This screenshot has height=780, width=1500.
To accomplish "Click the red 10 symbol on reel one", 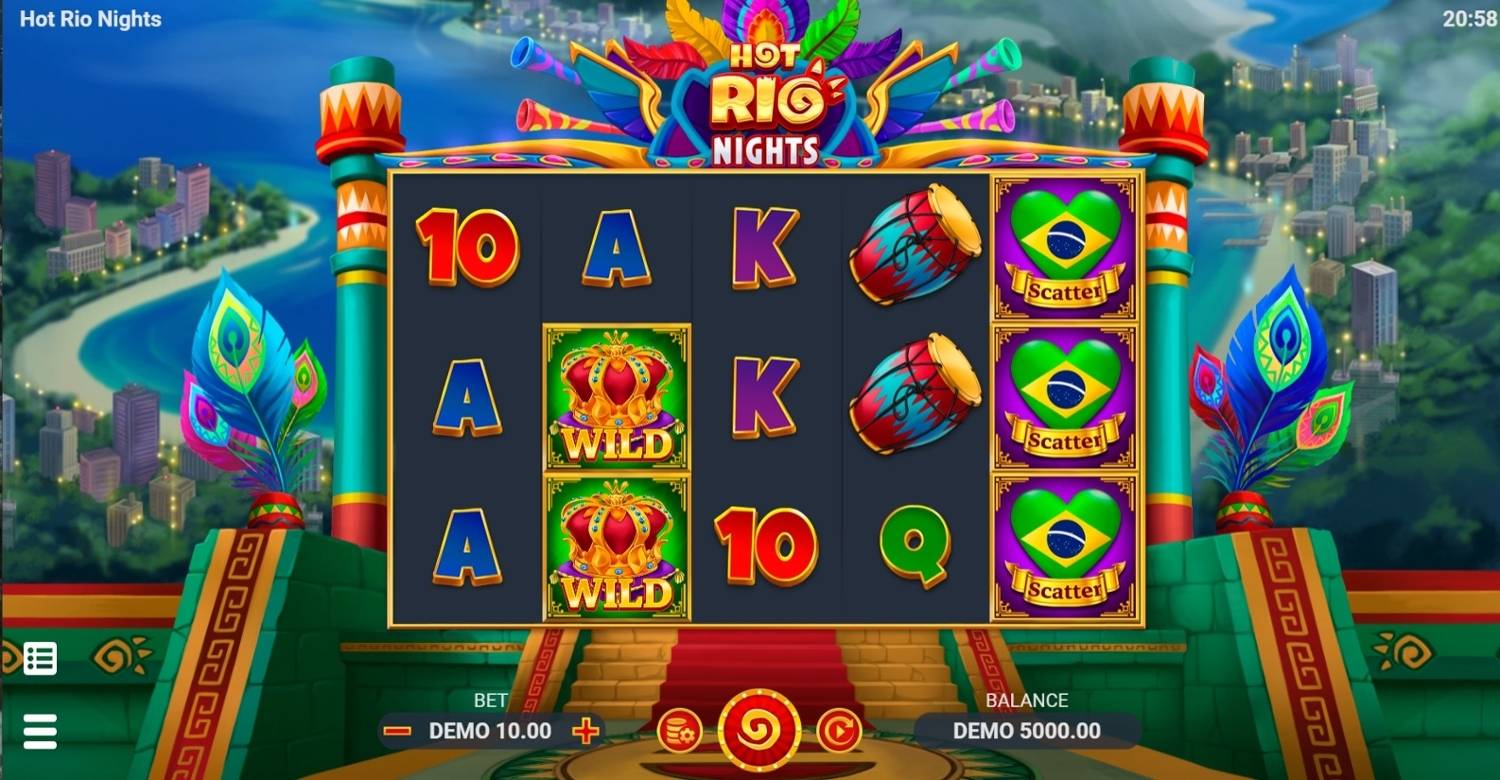I will click(x=466, y=245).
